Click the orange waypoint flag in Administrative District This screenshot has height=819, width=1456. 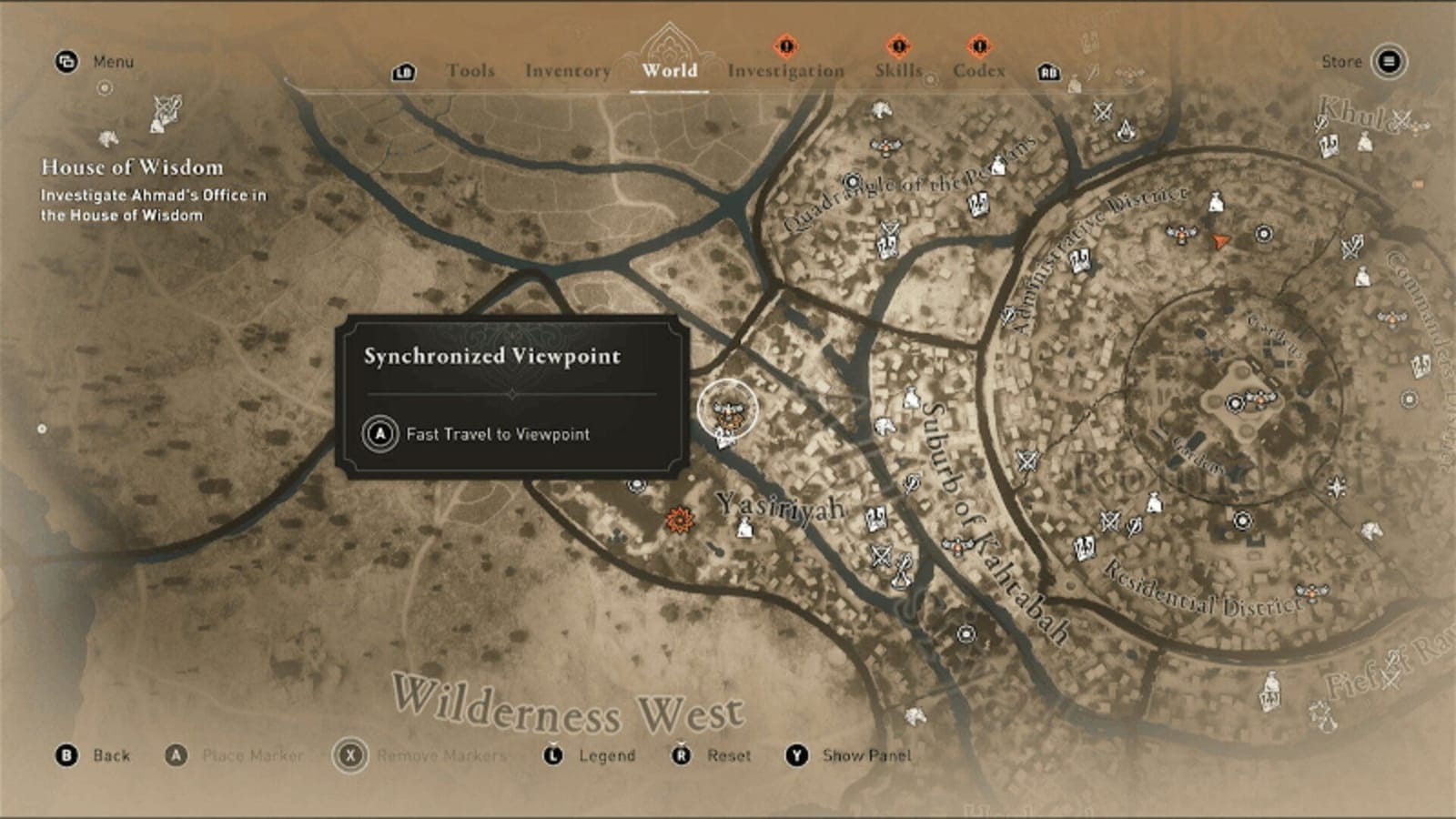pos(1220,239)
